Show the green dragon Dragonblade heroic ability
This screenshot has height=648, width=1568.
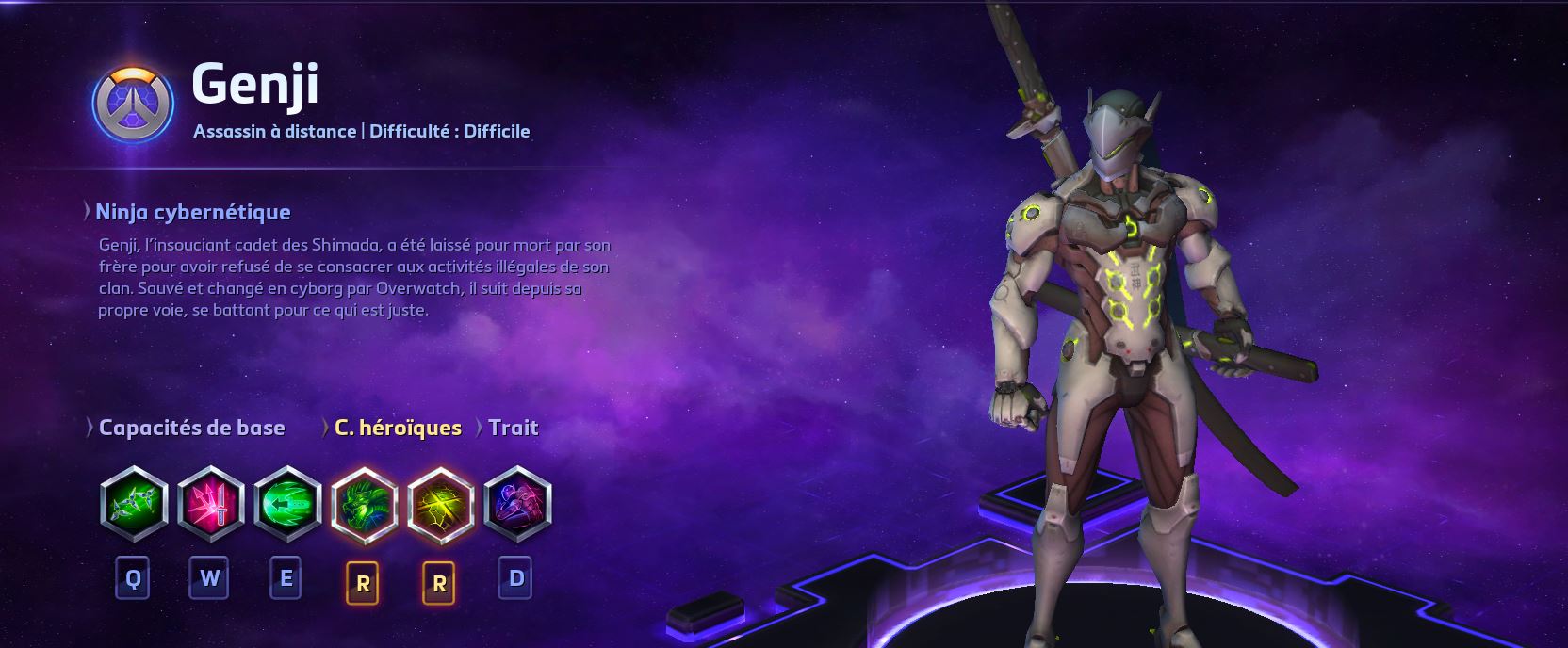pos(364,504)
